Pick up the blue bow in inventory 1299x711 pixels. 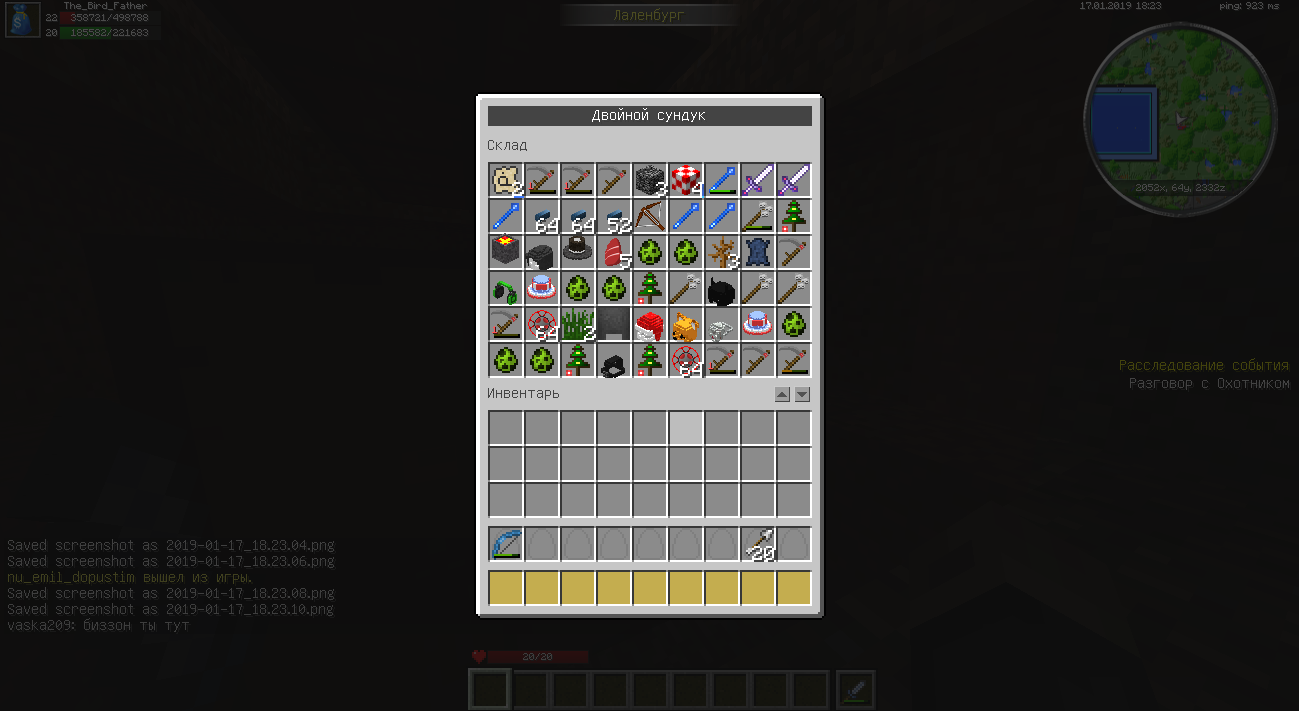[506, 545]
